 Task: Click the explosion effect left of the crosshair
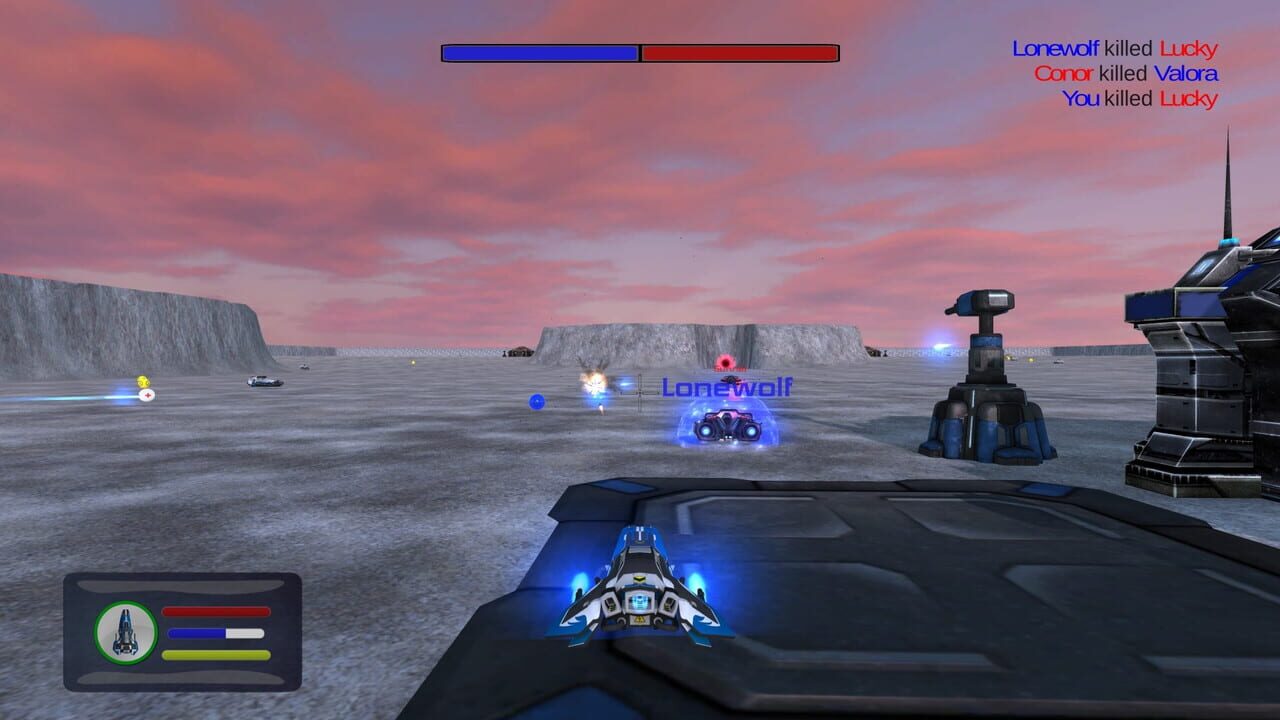tap(594, 382)
